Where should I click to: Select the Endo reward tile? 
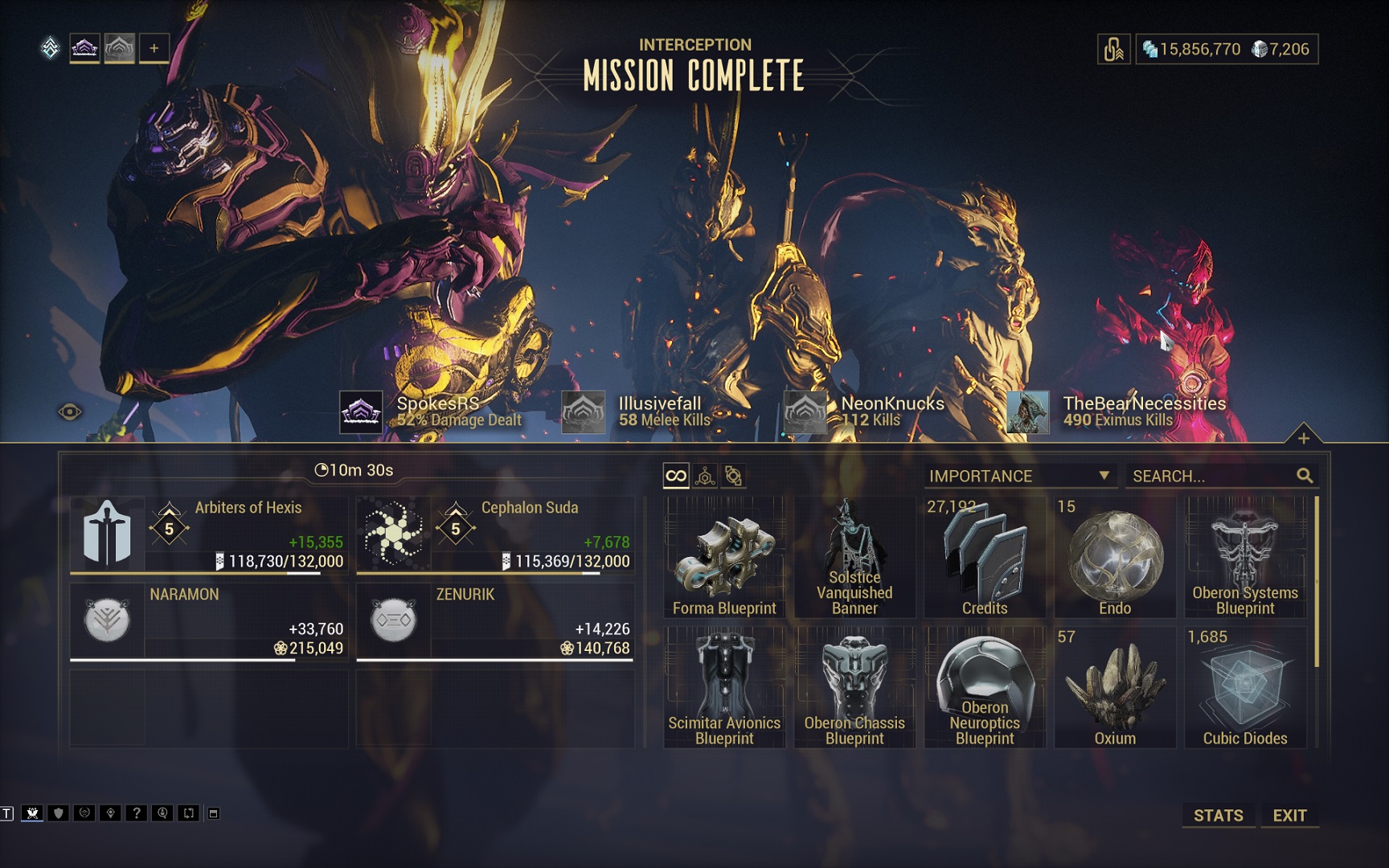click(1115, 557)
